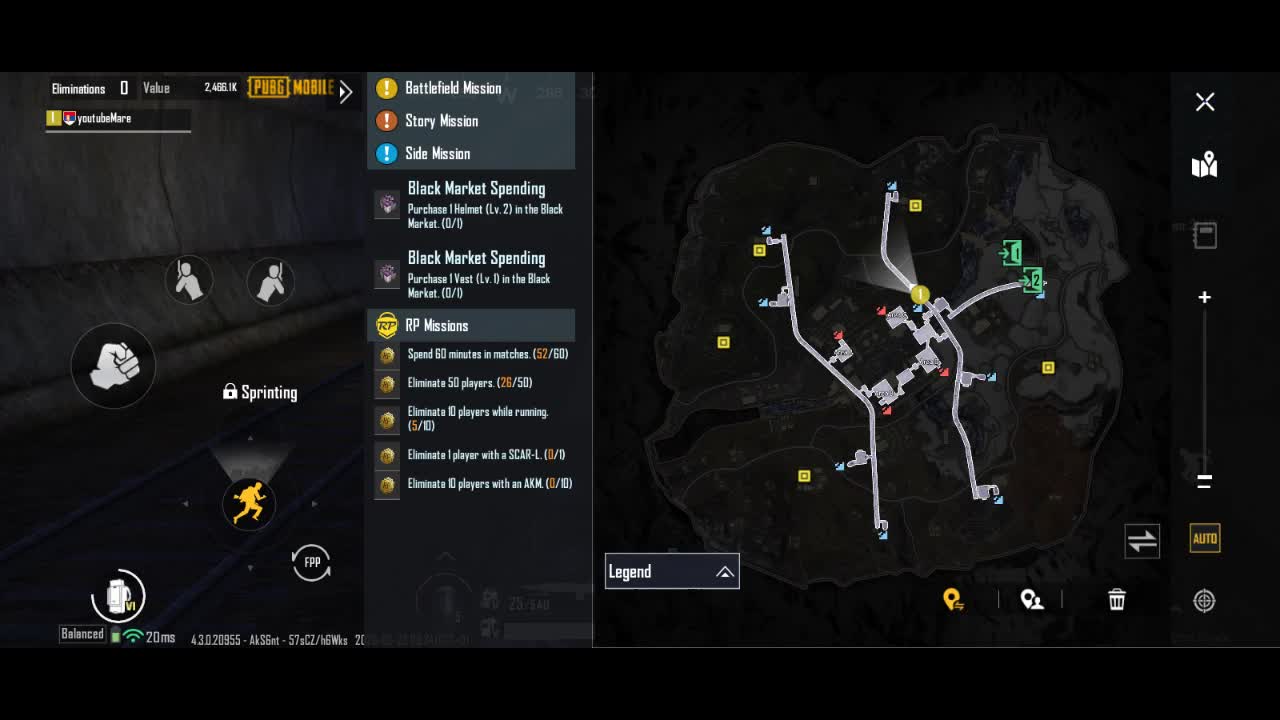This screenshot has width=1280, height=720.
Task: Recenter the map with the crosshair icon
Action: click(x=1204, y=601)
